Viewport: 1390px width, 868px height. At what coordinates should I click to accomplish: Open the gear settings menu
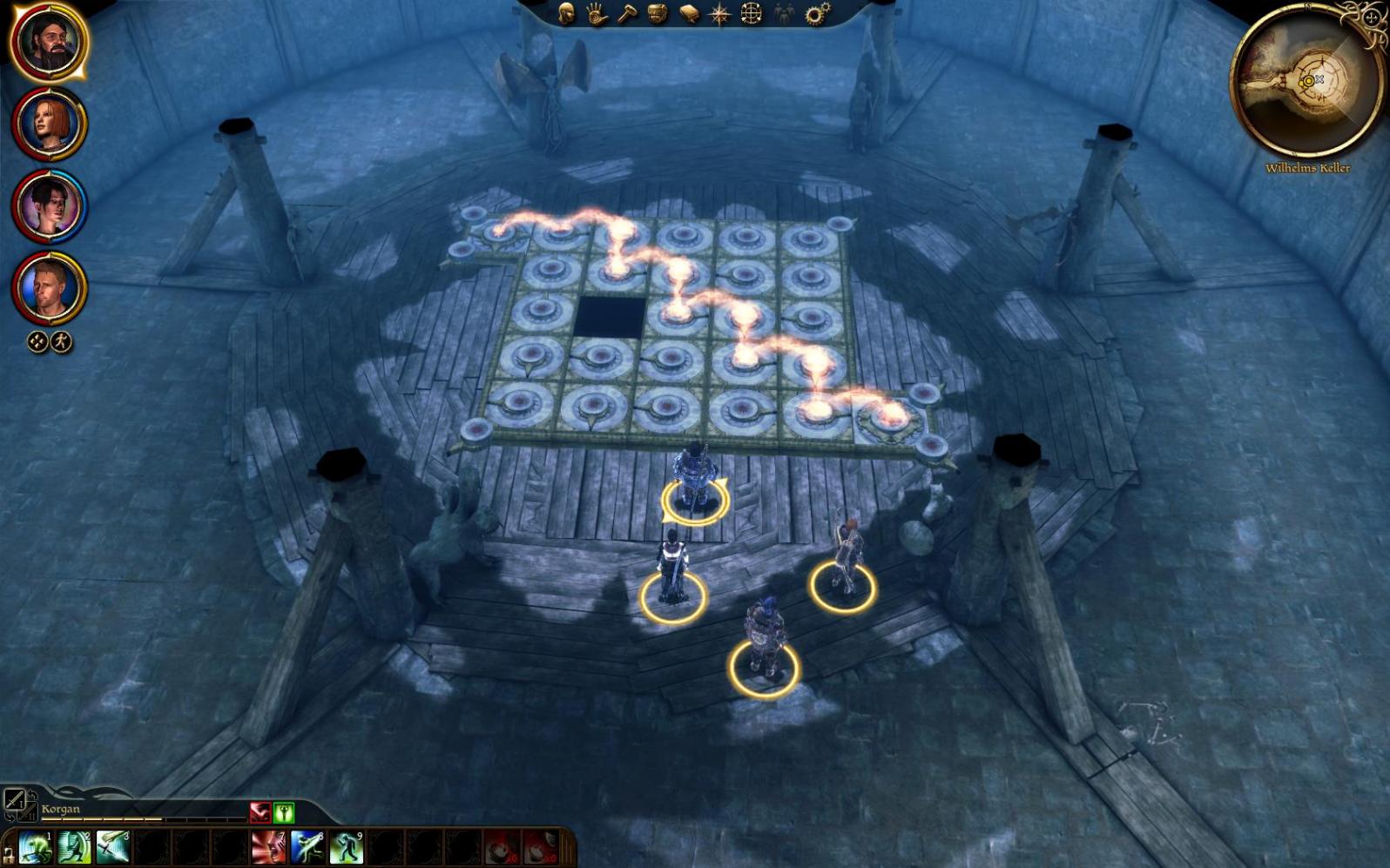tap(817, 13)
